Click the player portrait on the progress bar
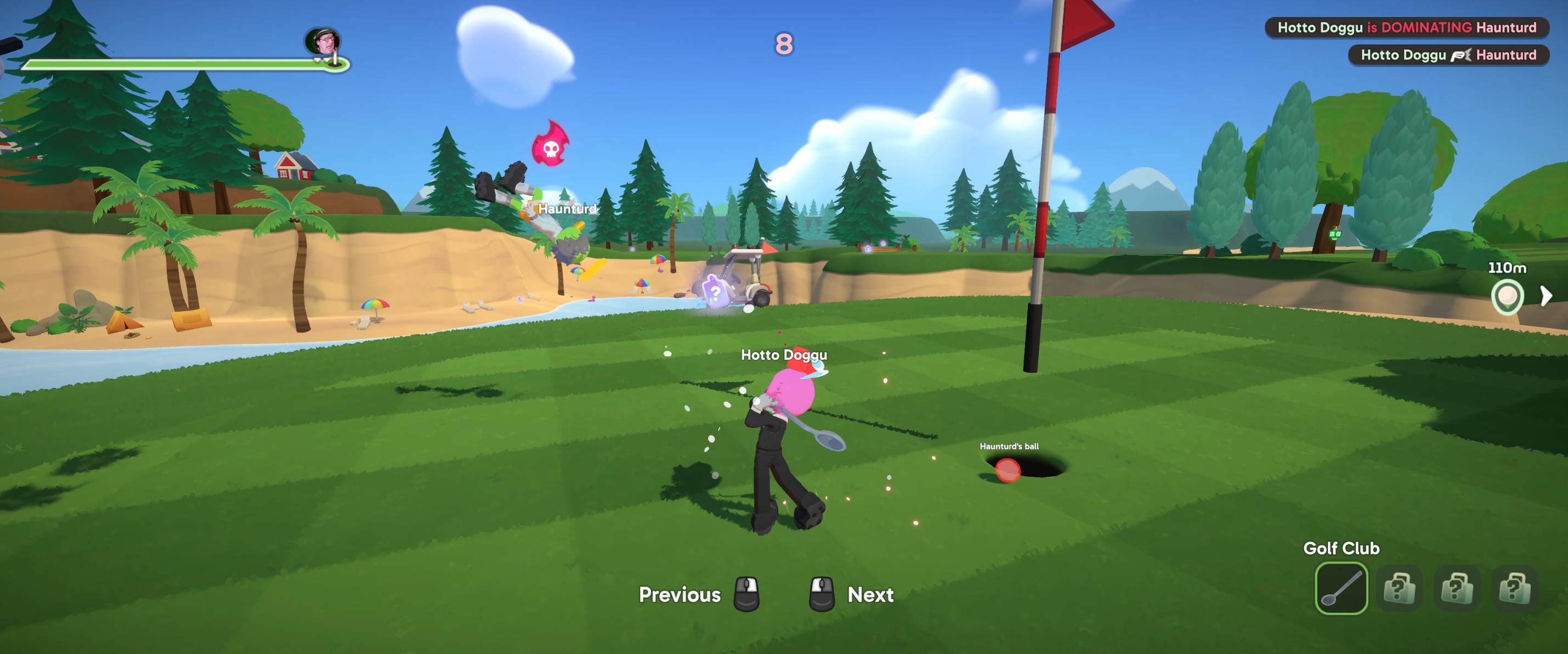 pyautogui.click(x=322, y=41)
